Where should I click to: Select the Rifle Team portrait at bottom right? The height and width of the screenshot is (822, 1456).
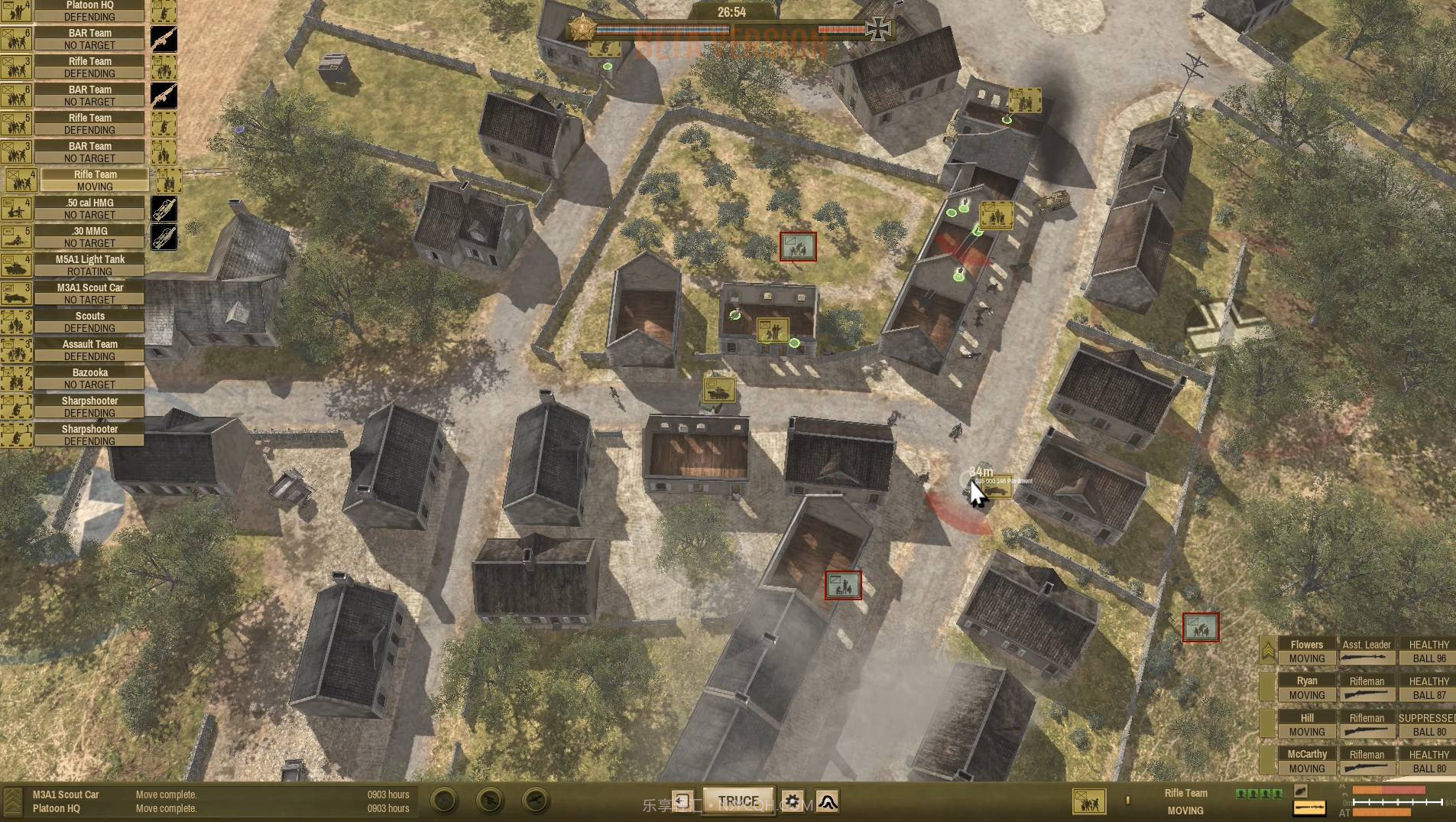(x=1088, y=800)
